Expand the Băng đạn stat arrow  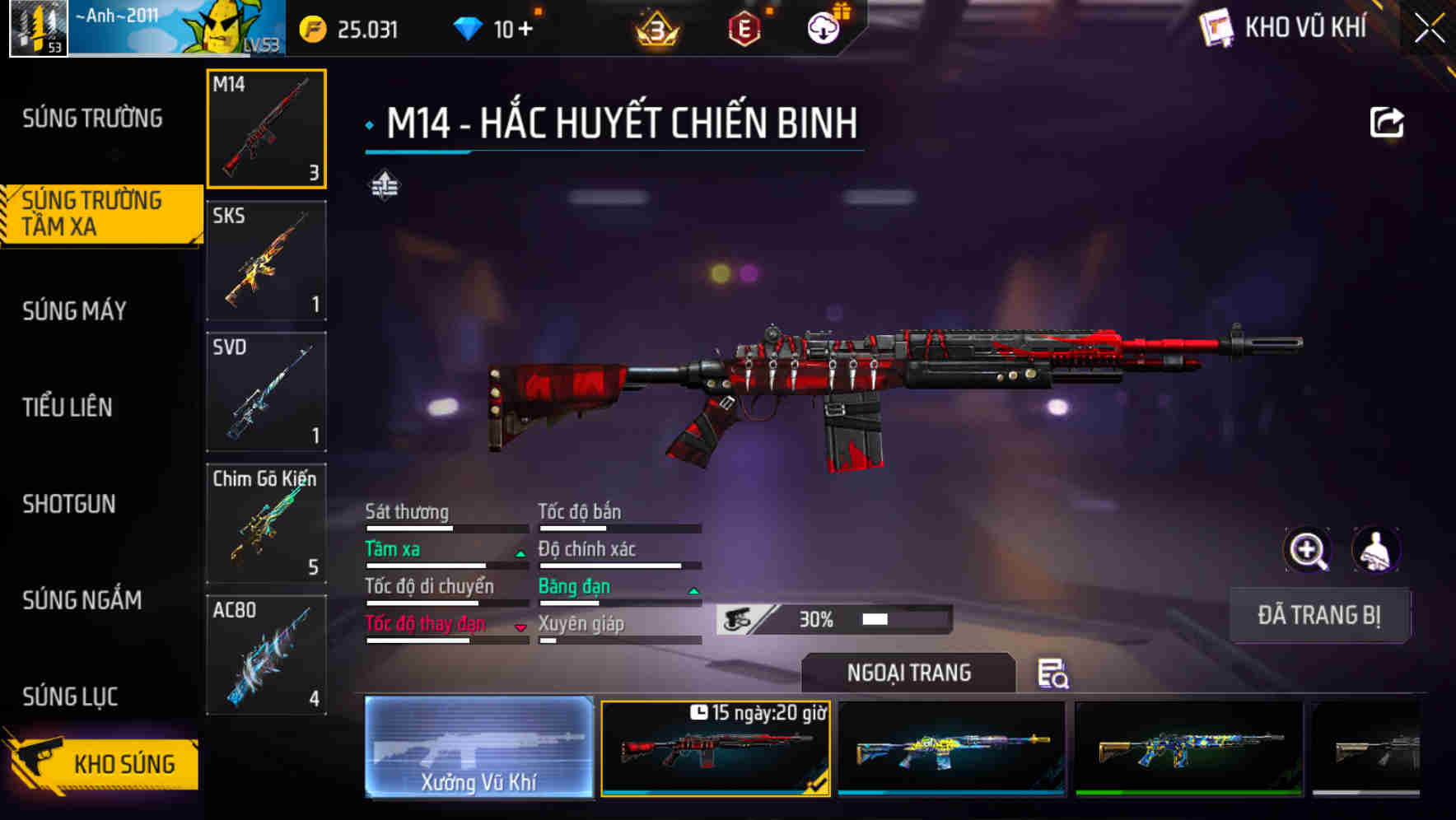(x=692, y=590)
